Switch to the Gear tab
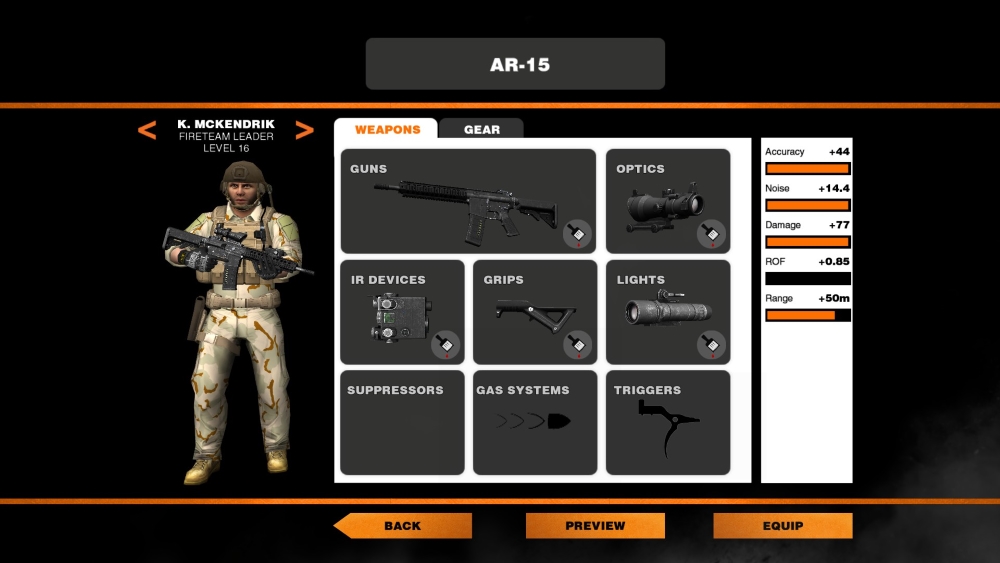The height and width of the screenshot is (563, 1000). point(481,130)
